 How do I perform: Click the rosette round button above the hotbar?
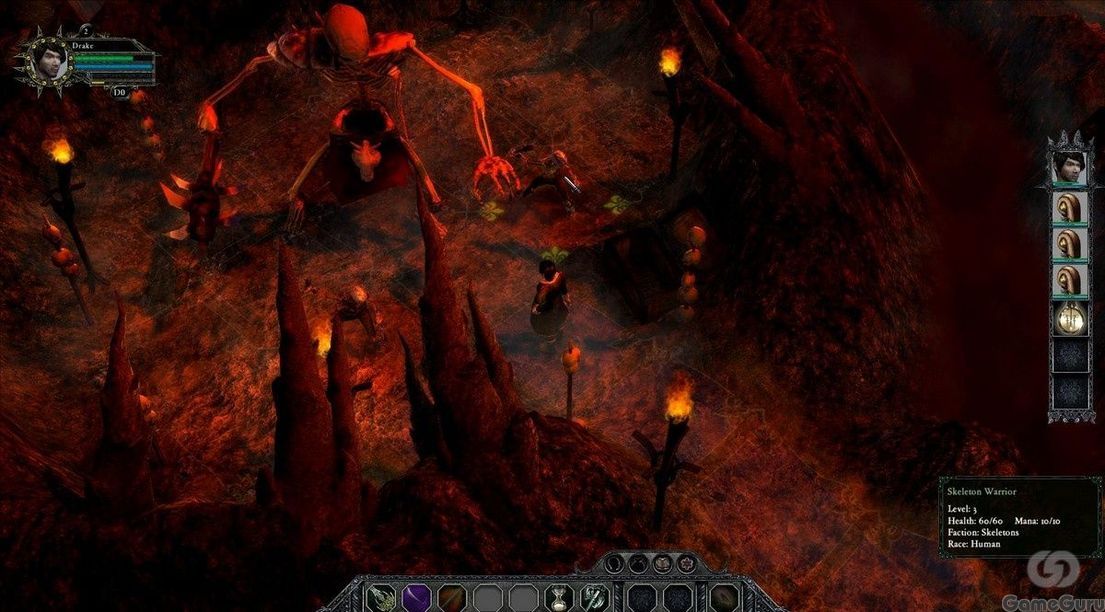(x=687, y=563)
